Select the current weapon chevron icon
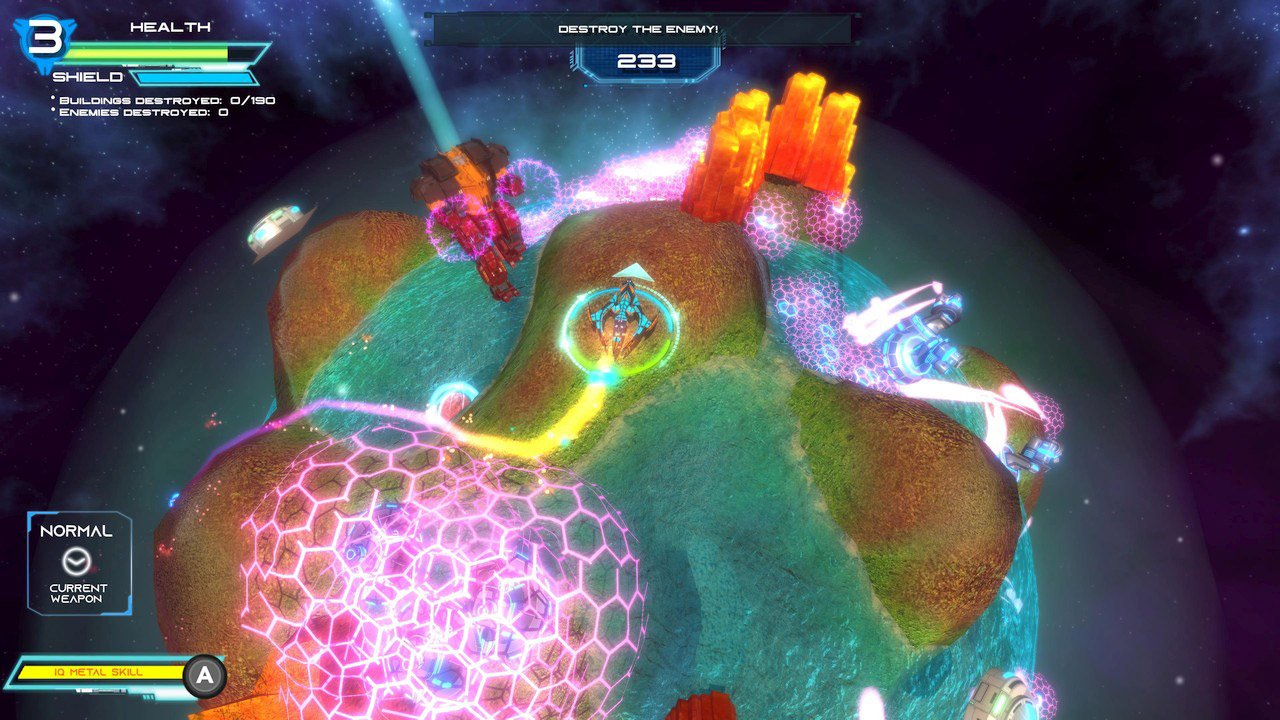 pyautogui.click(x=77, y=561)
